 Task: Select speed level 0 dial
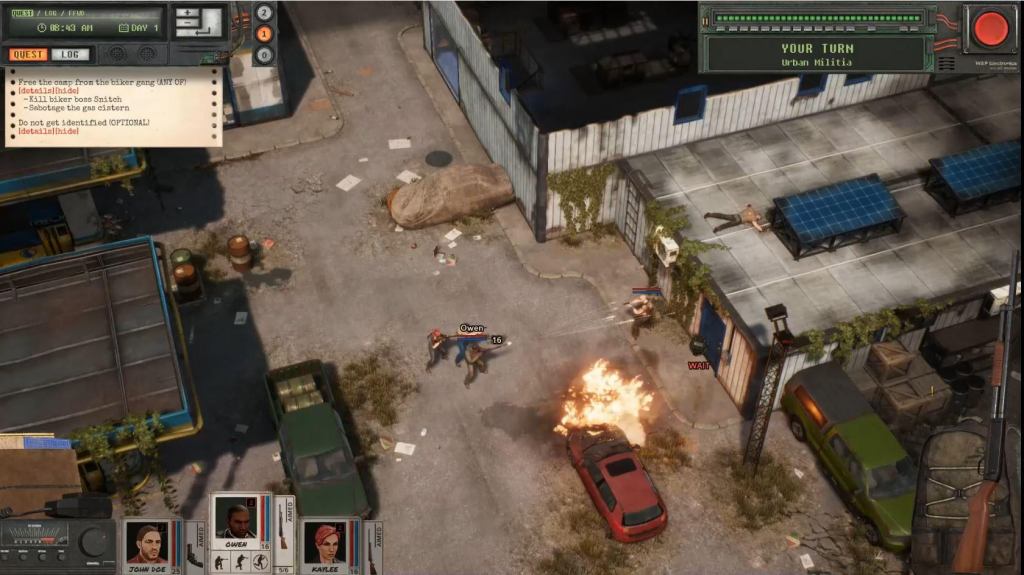264,55
